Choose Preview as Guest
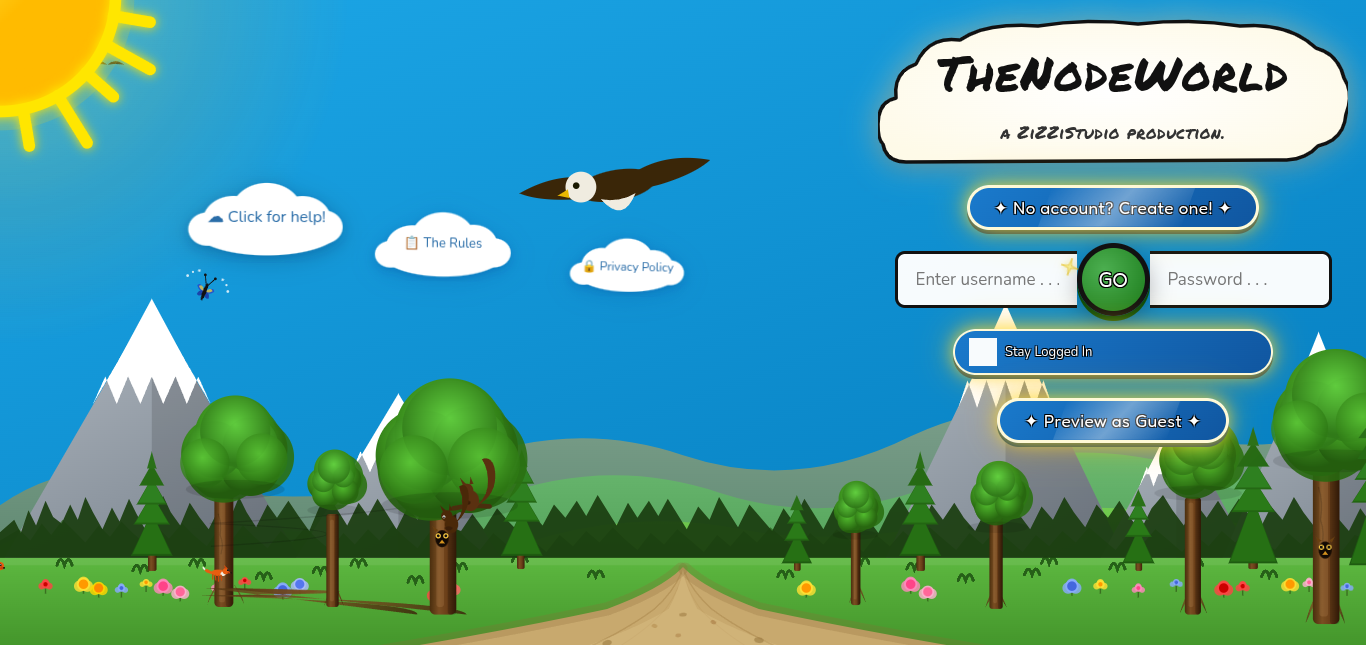Viewport: 1366px width, 645px height. 1112,421
